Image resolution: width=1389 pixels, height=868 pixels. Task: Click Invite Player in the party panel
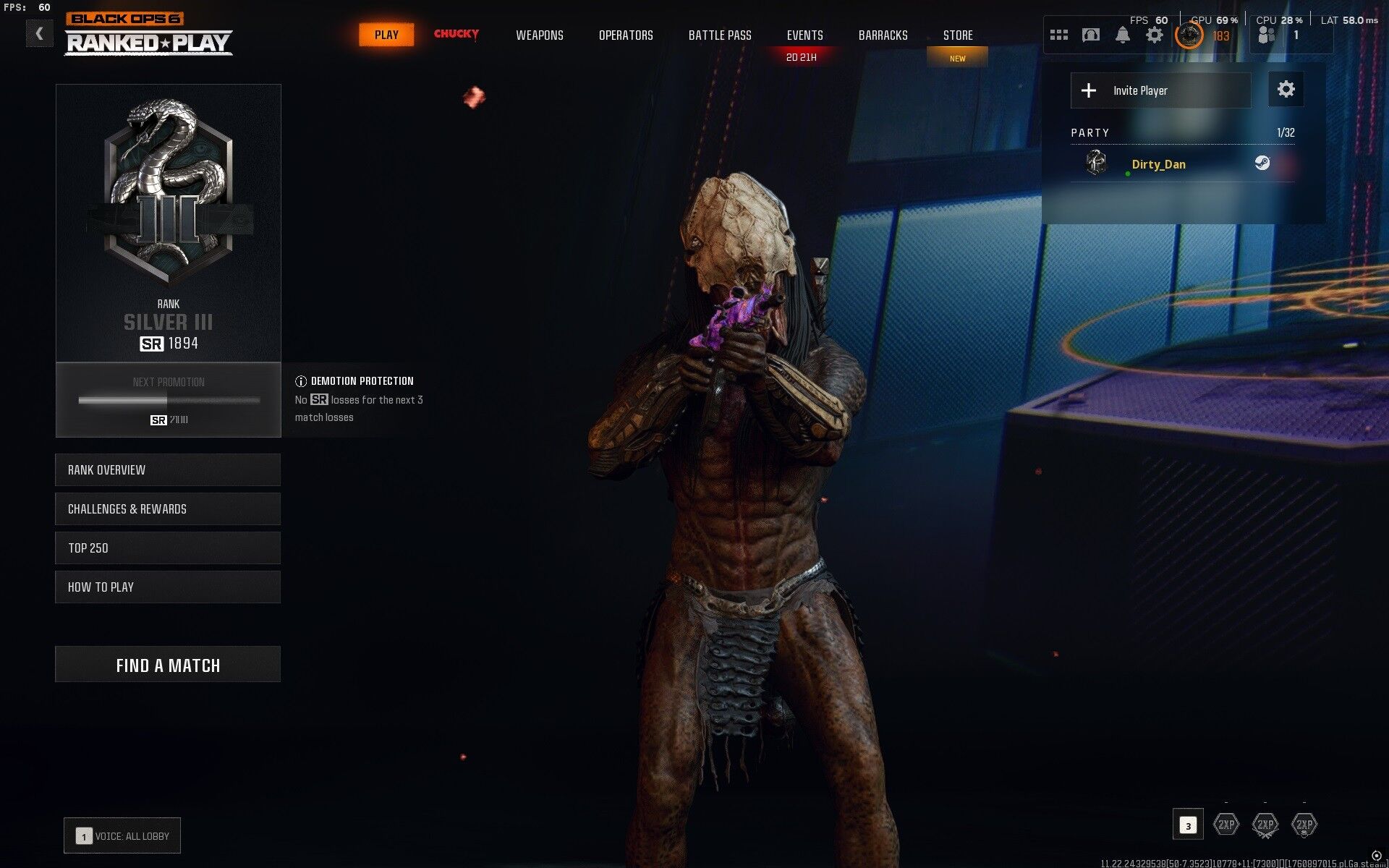pos(1160,90)
